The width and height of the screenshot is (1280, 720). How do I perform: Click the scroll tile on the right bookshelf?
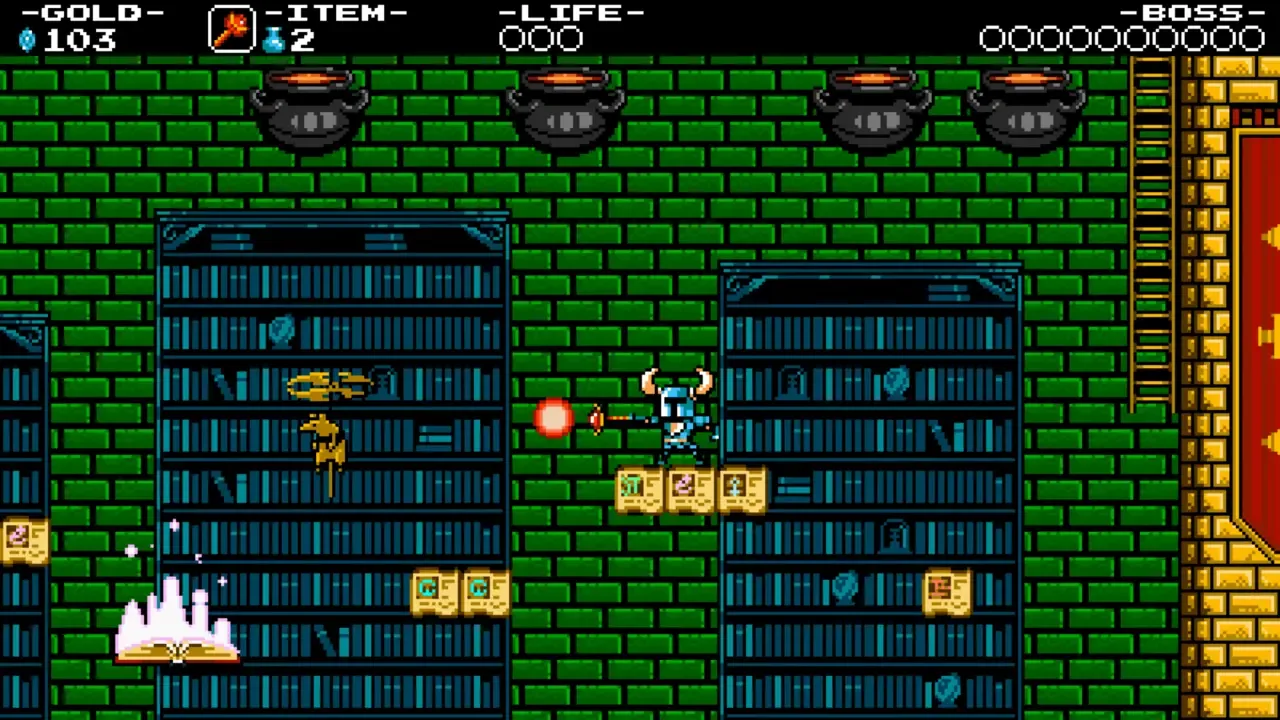[945, 590]
